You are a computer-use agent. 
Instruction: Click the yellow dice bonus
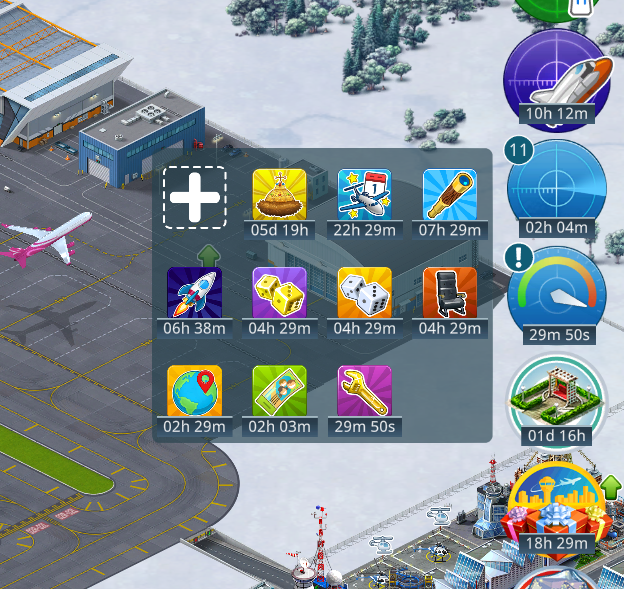click(279, 293)
